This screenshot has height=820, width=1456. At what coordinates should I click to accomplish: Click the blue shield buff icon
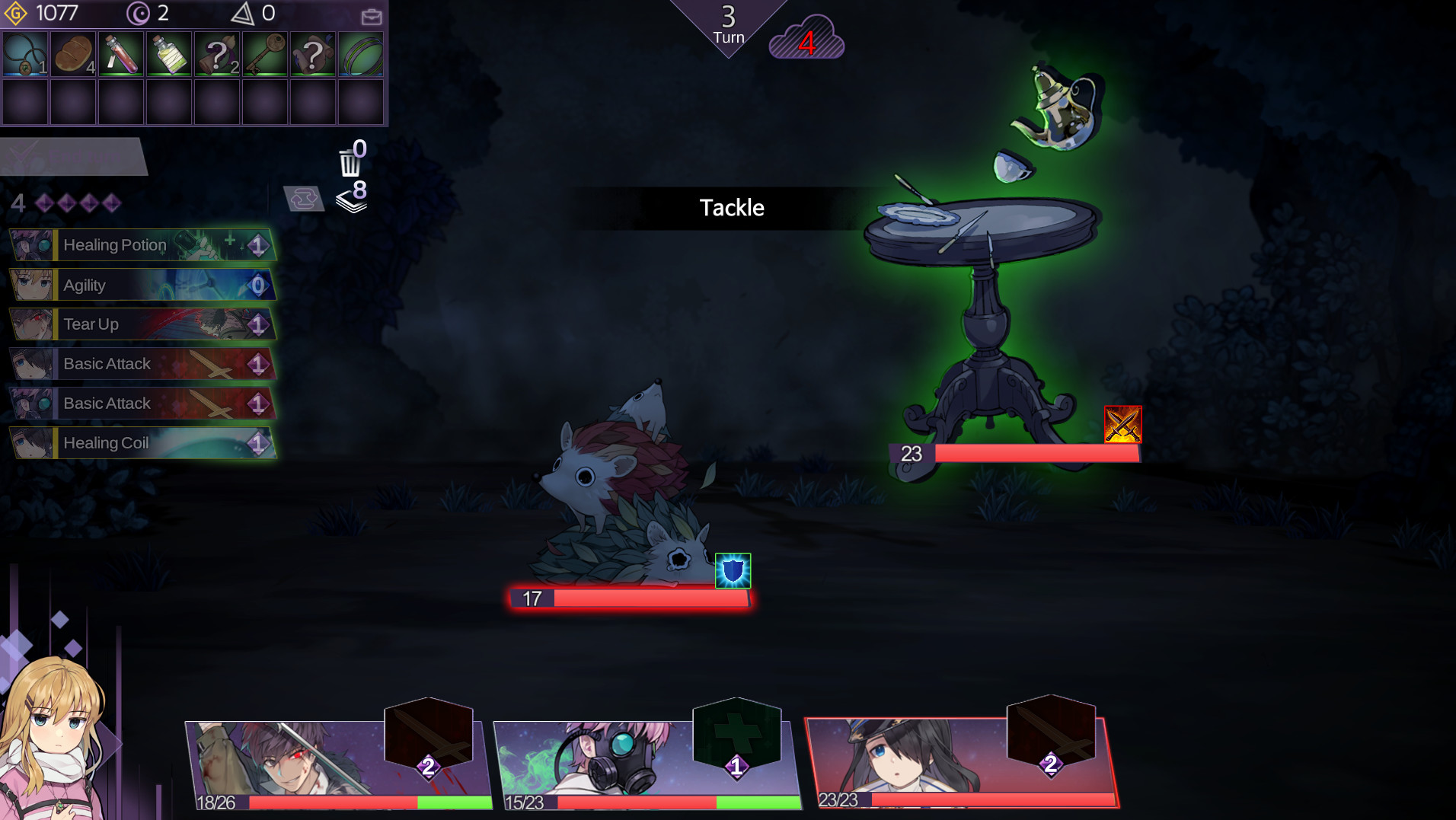733,571
